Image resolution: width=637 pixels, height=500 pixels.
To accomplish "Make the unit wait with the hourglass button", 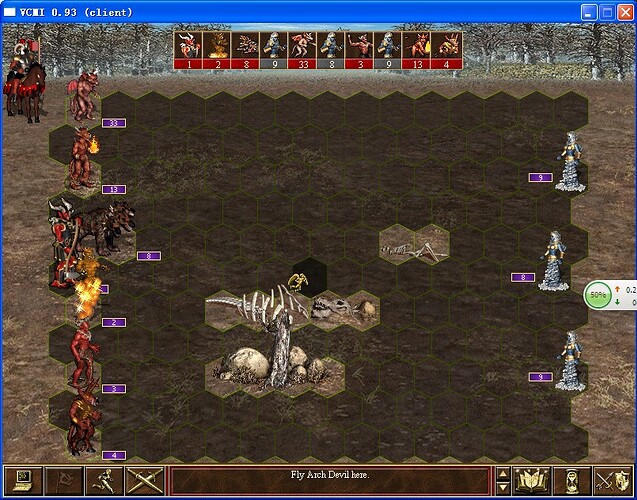I will (573, 481).
